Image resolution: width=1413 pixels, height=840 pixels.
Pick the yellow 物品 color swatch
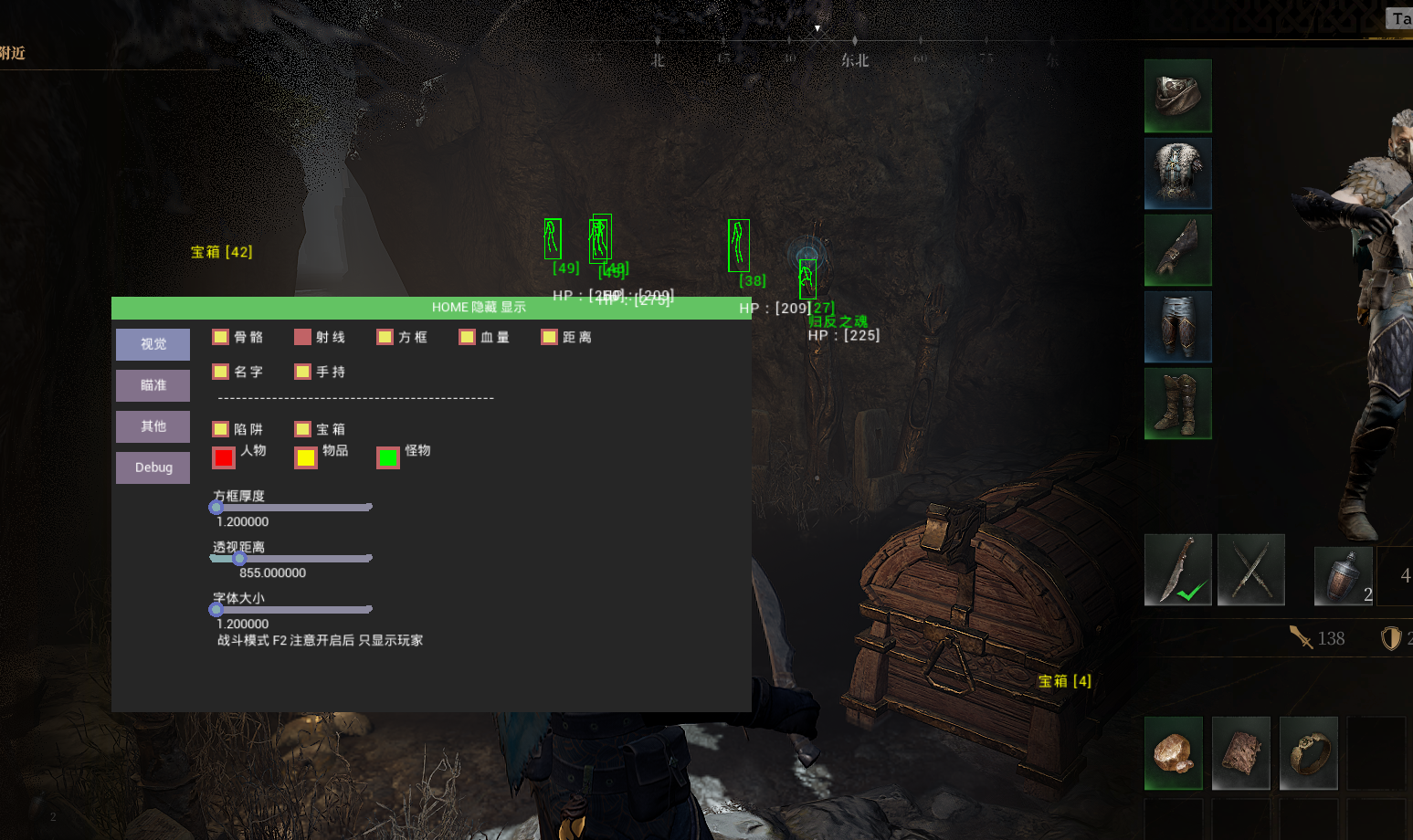coord(306,457)
